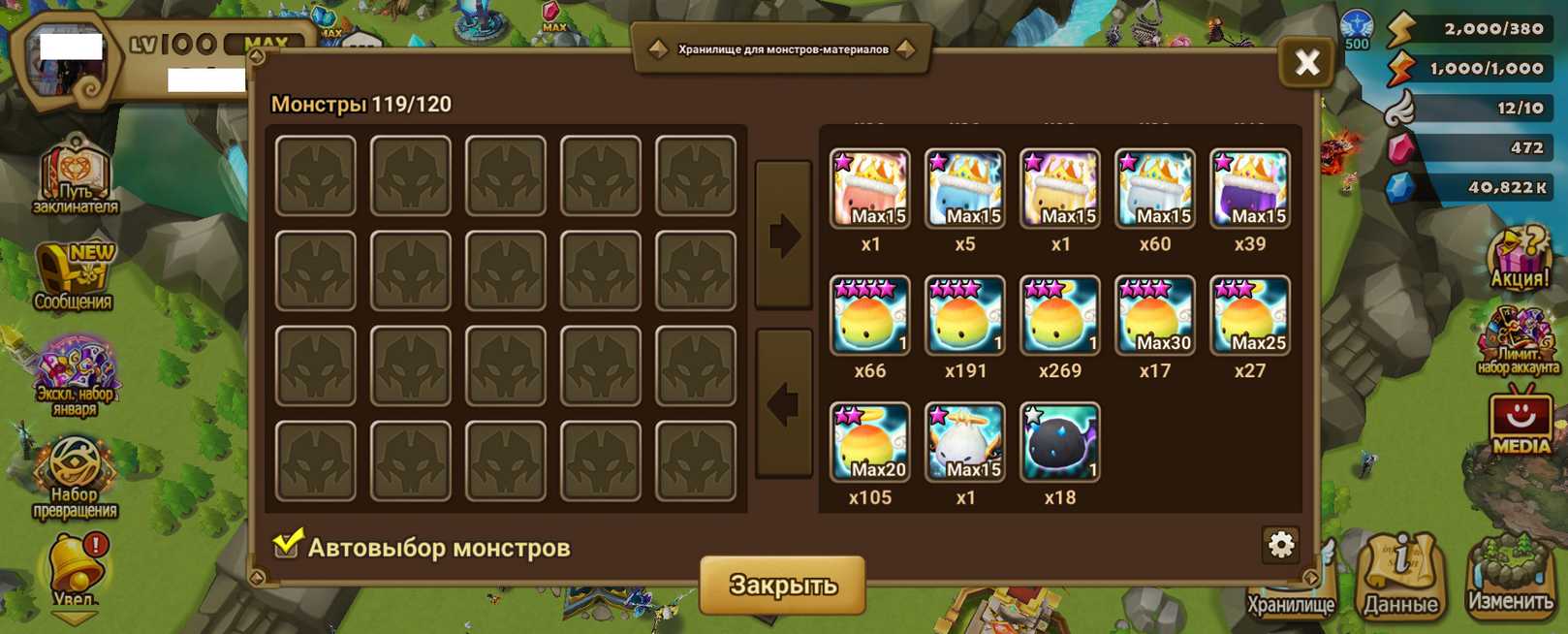Image resolution: width=1568 pixels, height=634 pixels.
Task: Select the Max25 rainbowmon stack
Action: pos(1249,315)
